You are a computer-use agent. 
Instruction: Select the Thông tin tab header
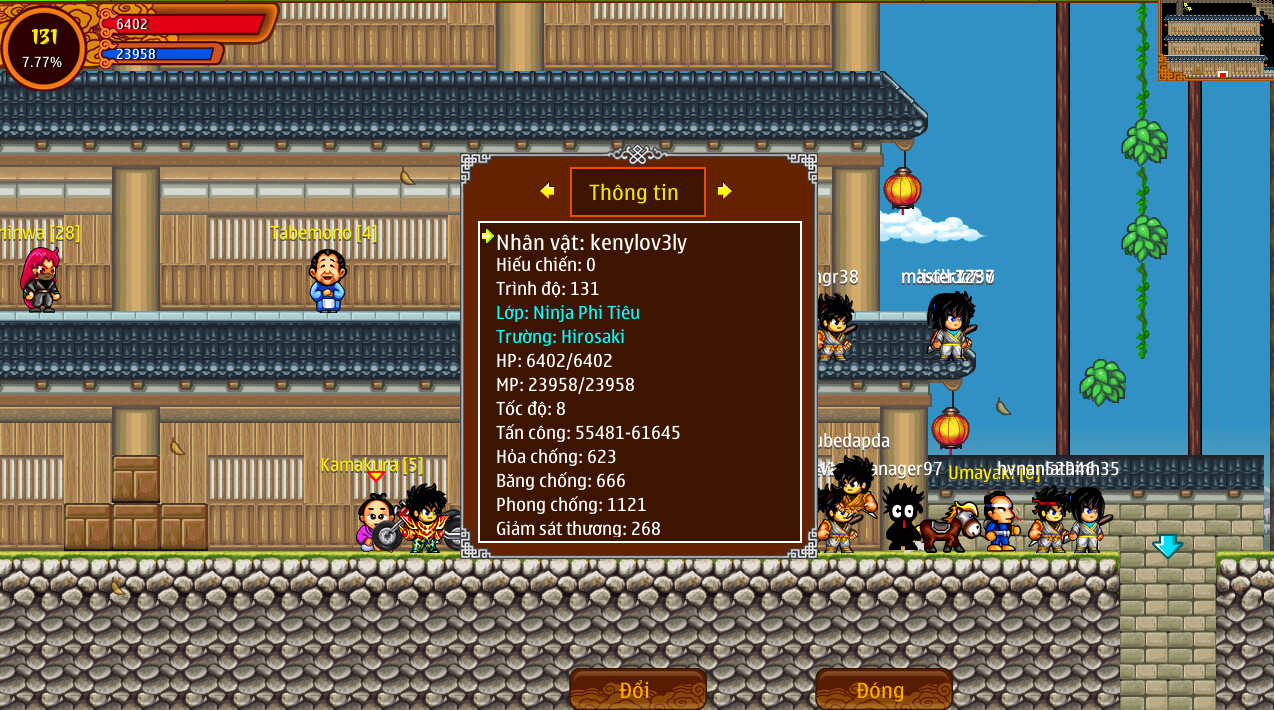(x=637, y=192)
